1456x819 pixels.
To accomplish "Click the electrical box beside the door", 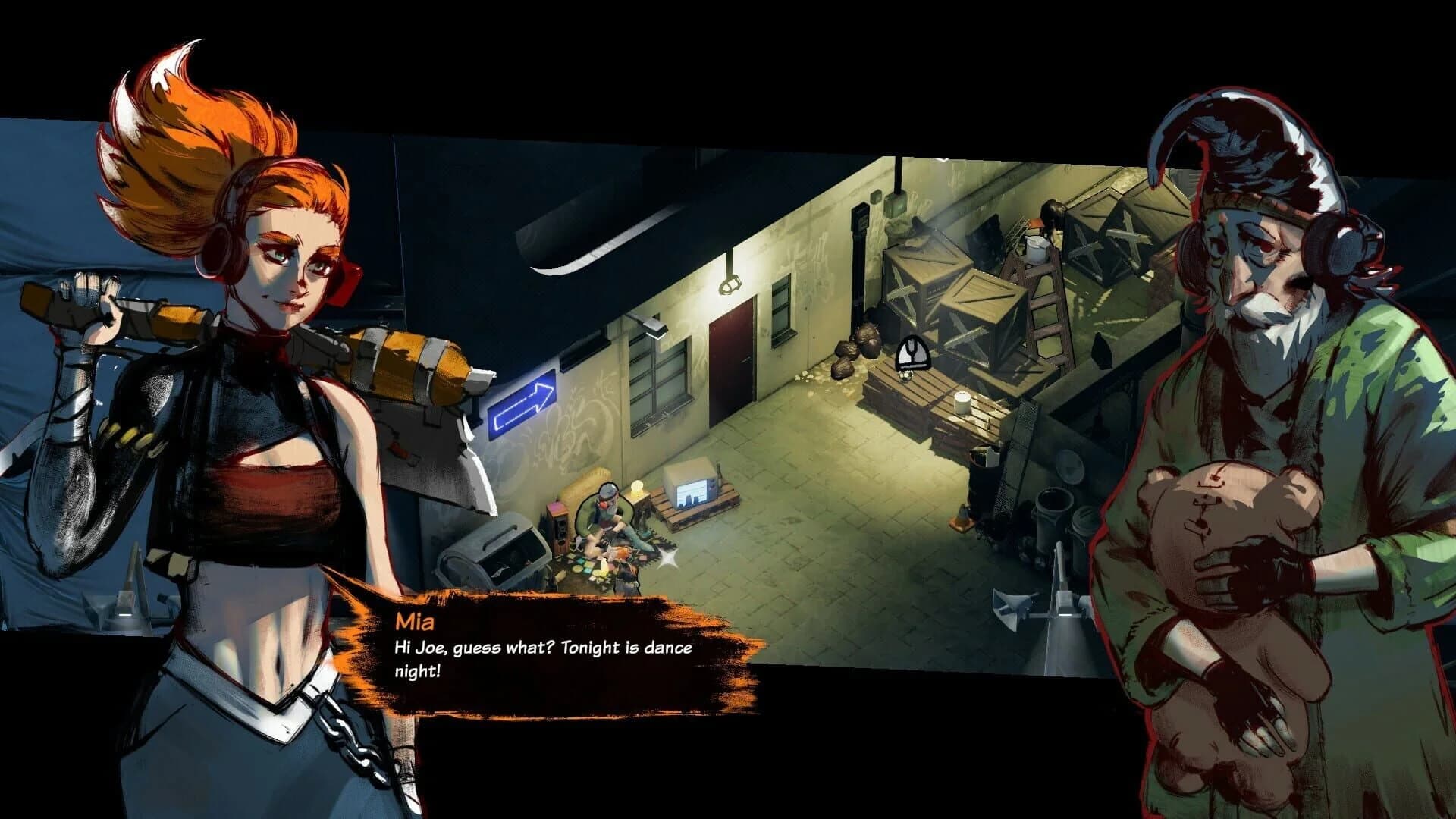I will pos(896,205).
